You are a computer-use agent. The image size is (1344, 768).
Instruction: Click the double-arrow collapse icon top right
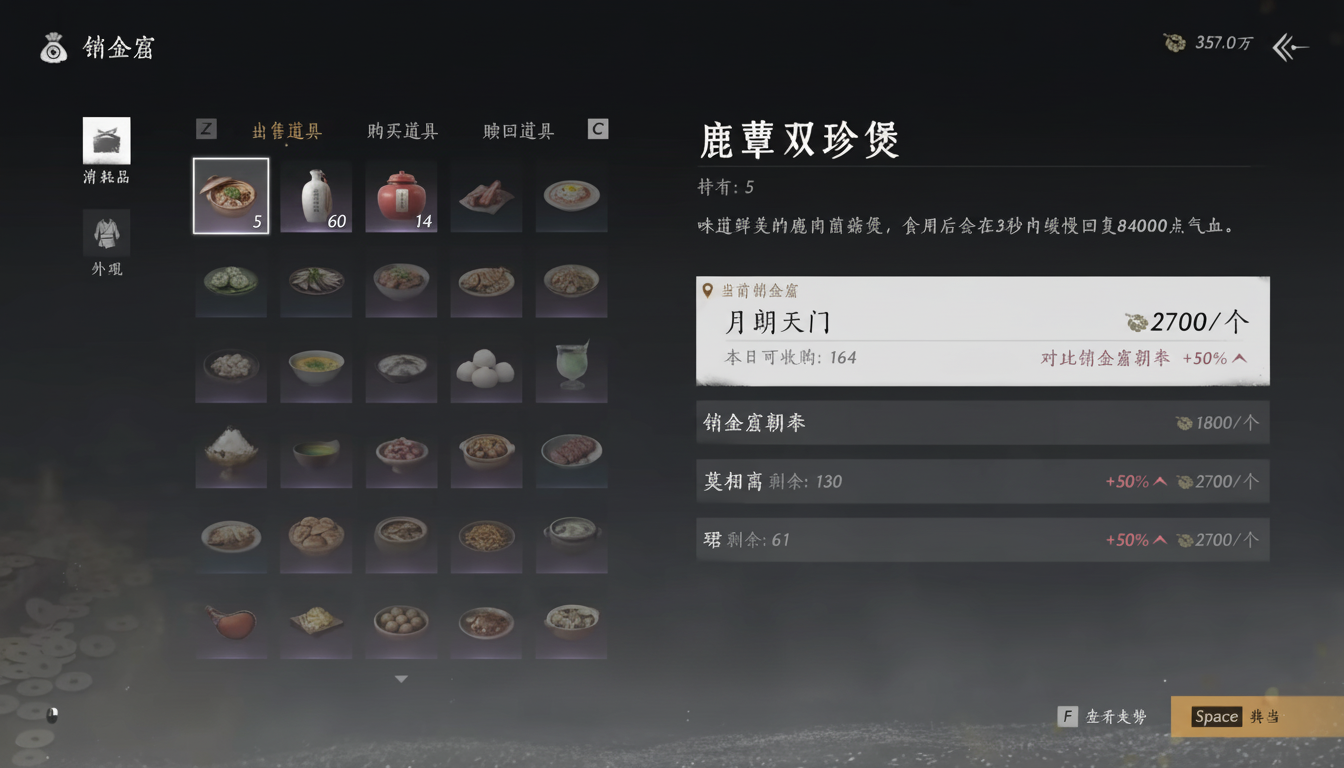pos(1290,46)
